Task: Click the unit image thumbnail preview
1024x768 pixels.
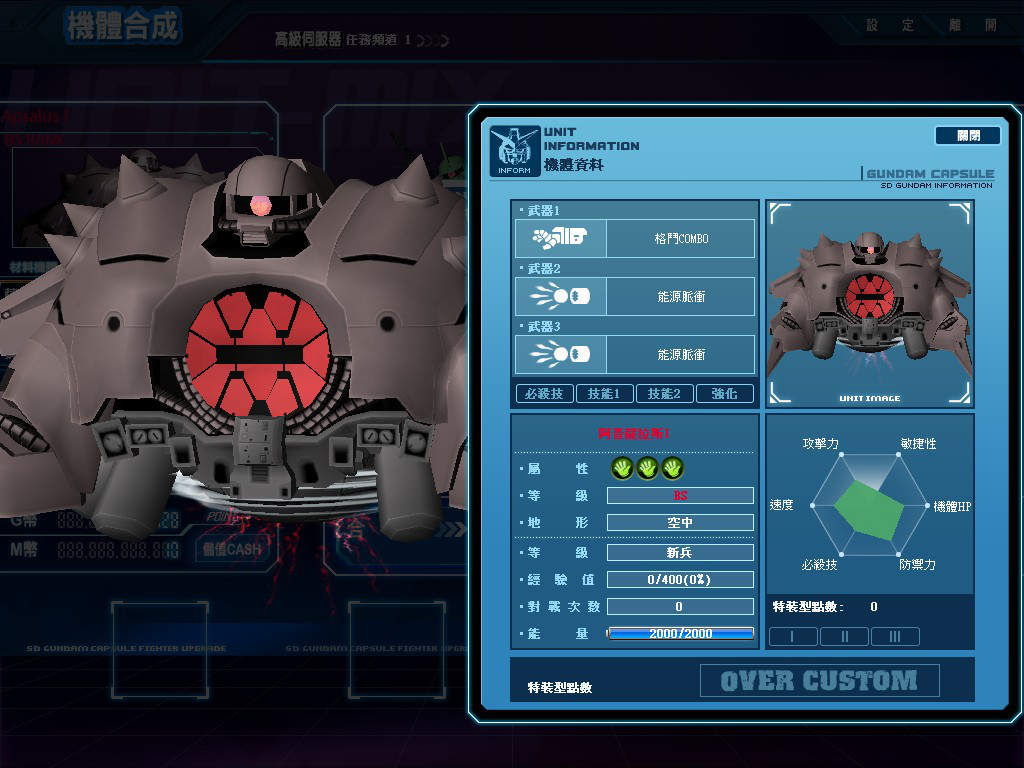Action: tap(869, 303)
